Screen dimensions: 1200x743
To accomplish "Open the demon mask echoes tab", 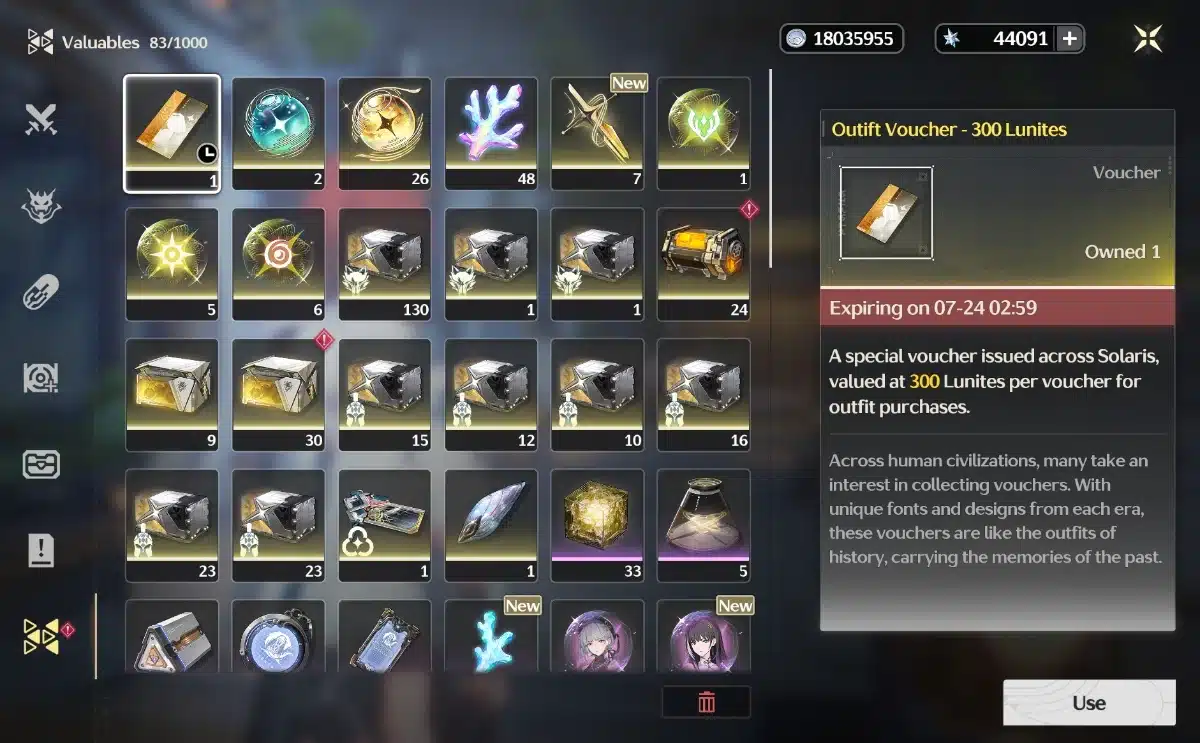I will (x=42, y=207).
